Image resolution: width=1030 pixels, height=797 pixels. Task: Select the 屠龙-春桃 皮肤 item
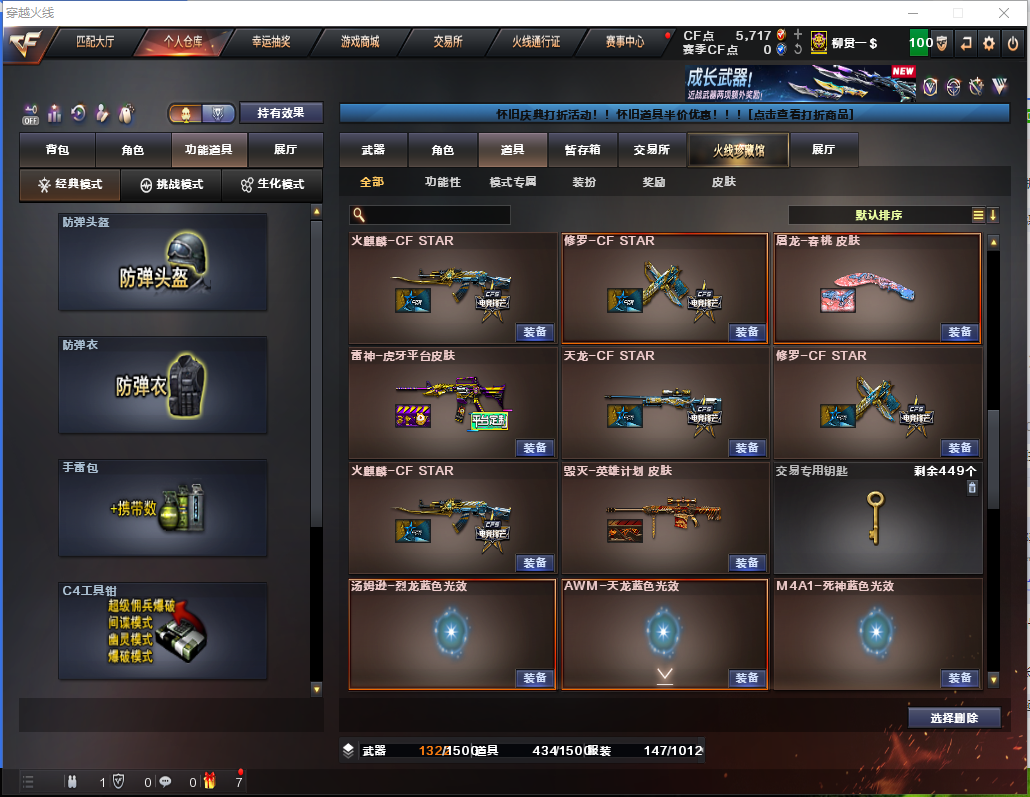point(877,289)
